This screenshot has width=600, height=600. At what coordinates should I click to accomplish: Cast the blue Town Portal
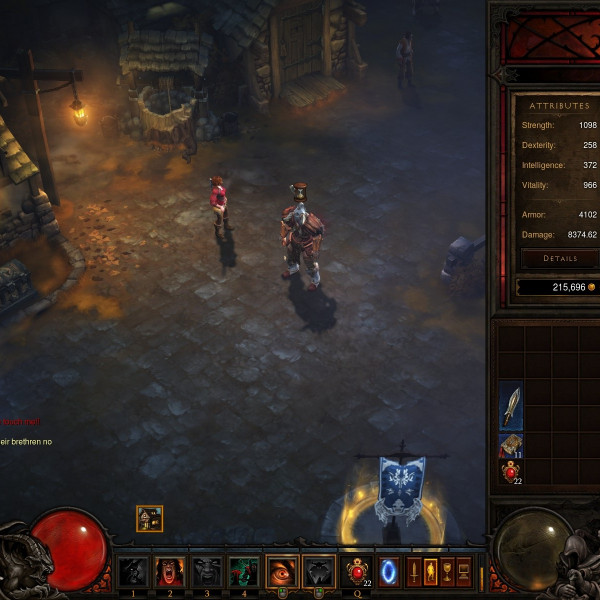(389, 572)
